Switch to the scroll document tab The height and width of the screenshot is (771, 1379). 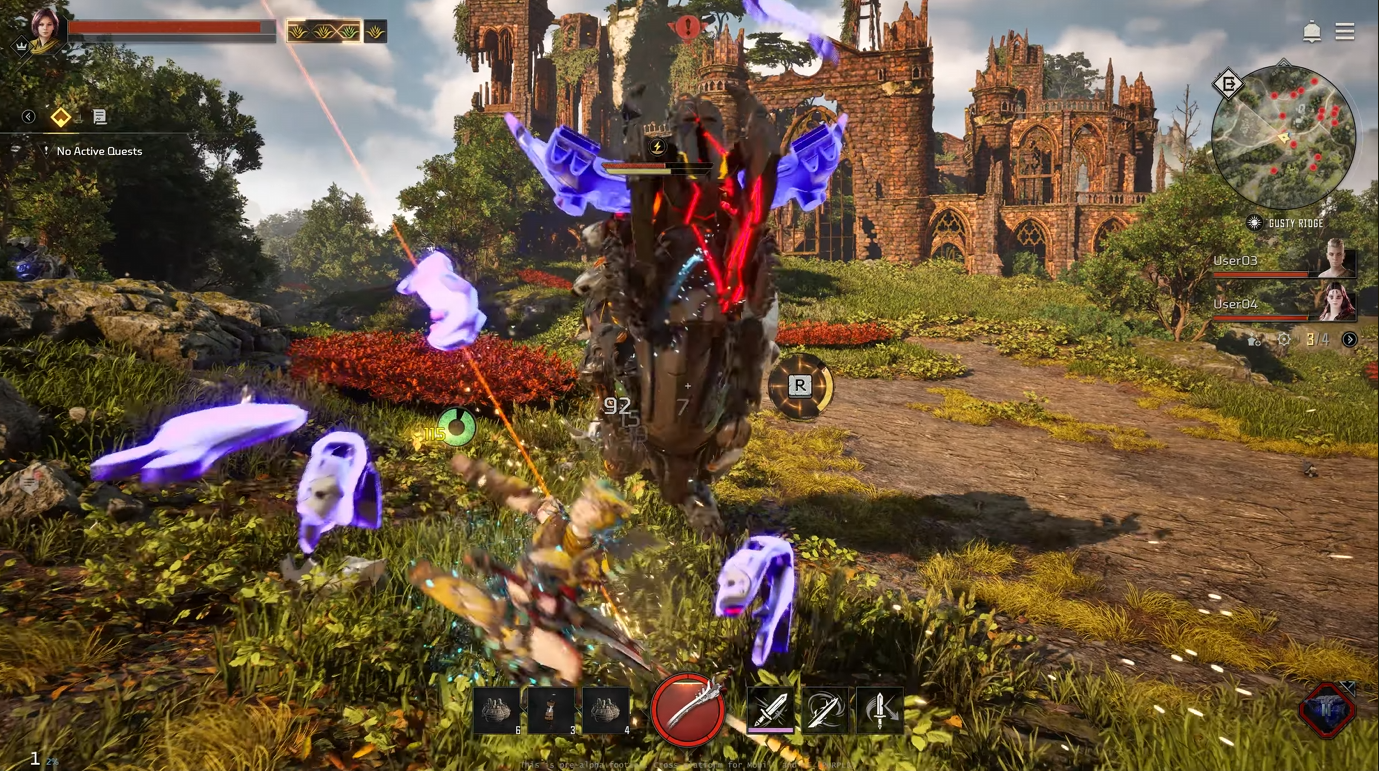99,117
